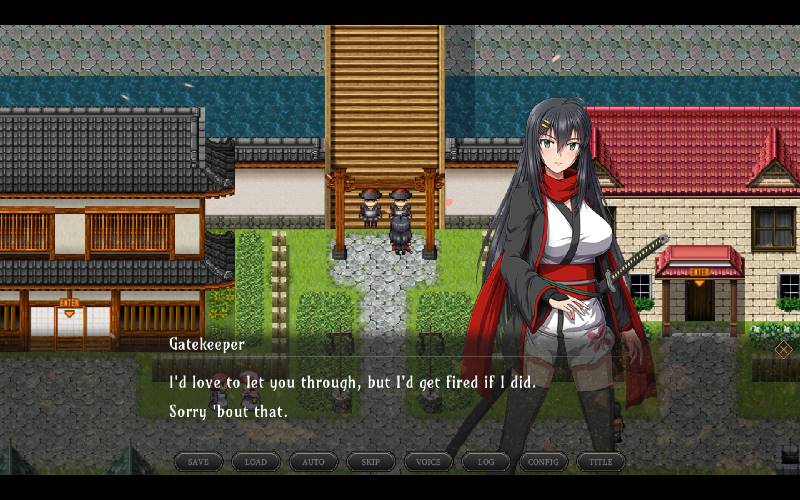Screen dimensions: 800x500
Task: Toggle AUTO dialogue advance
Action: click(313, 462)
